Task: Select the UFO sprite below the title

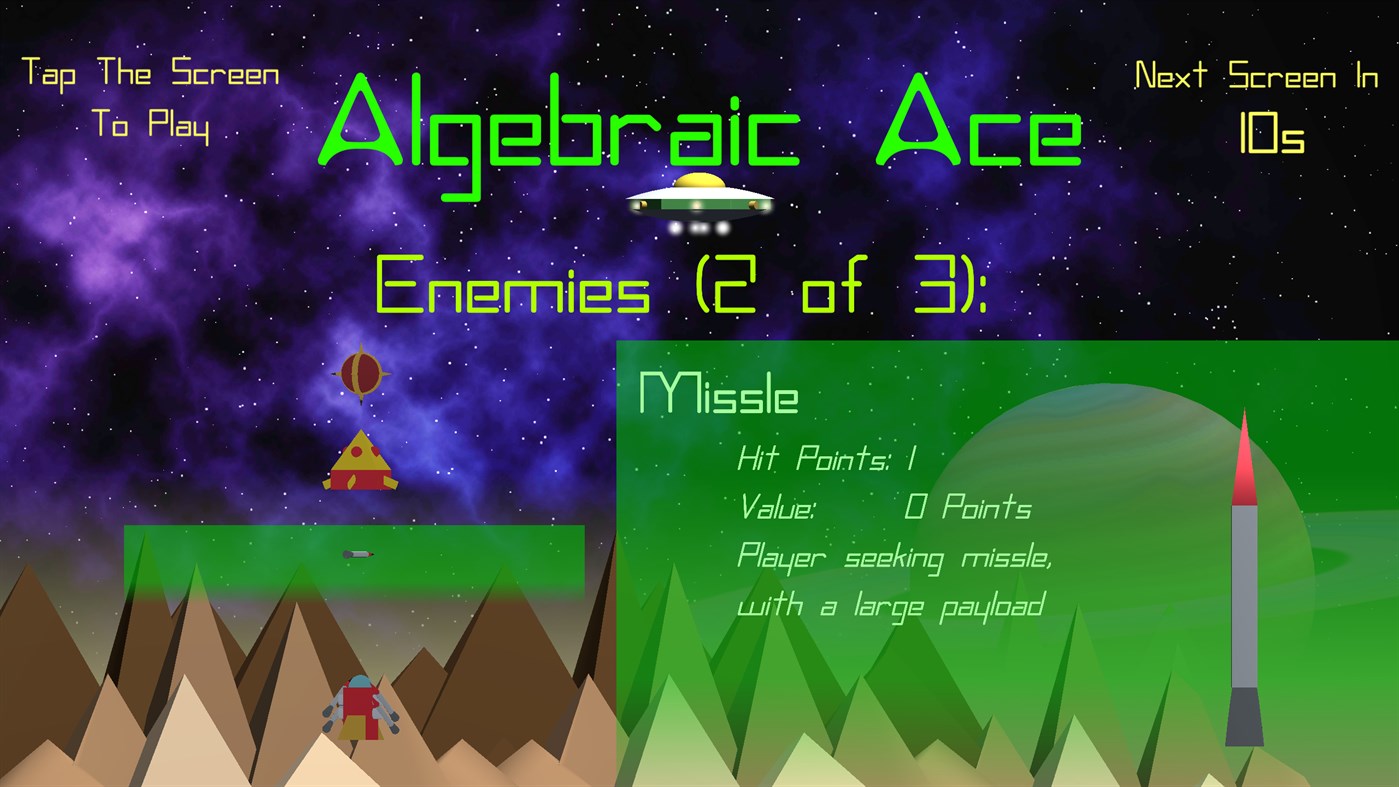Action: click(x=698, y=200)
